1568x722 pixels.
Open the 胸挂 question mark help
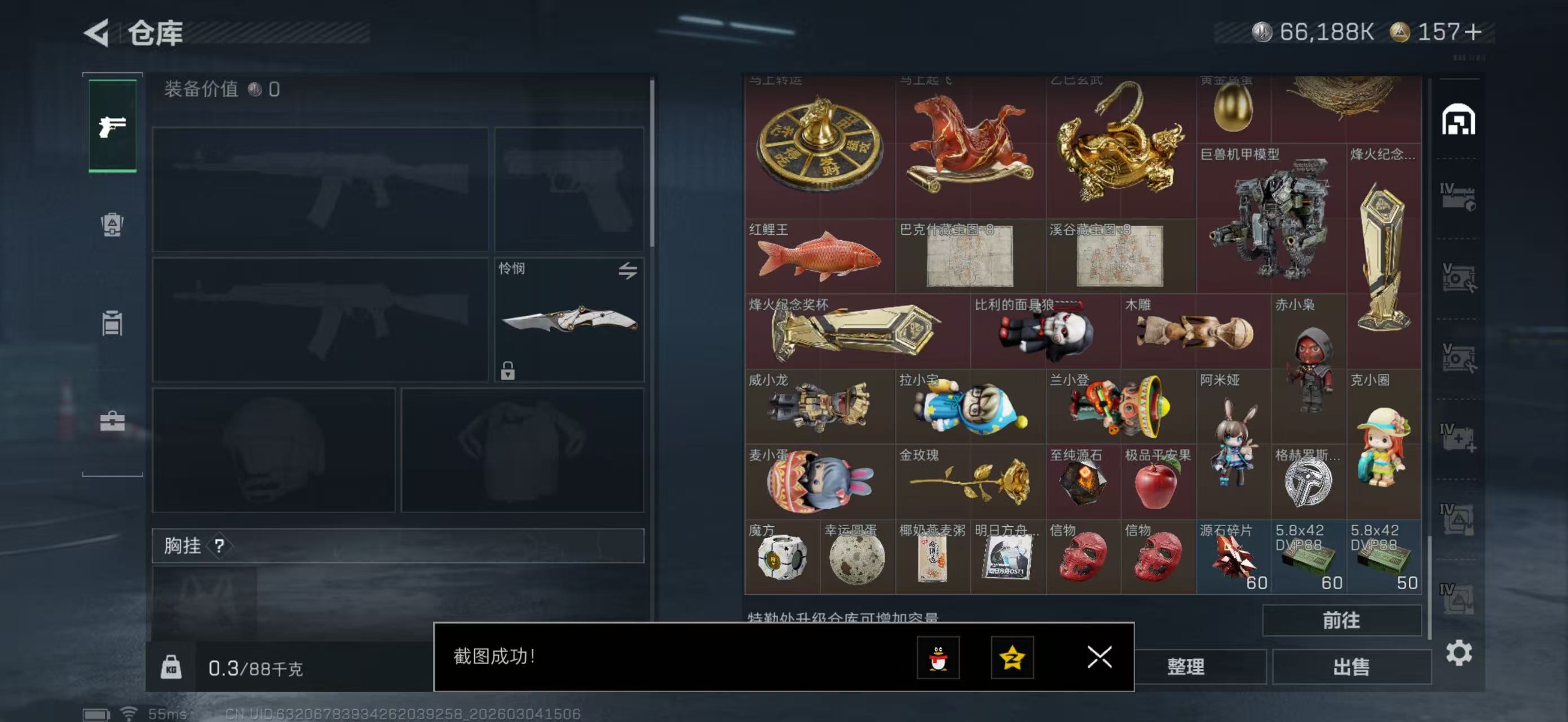(x=219, y=546)
